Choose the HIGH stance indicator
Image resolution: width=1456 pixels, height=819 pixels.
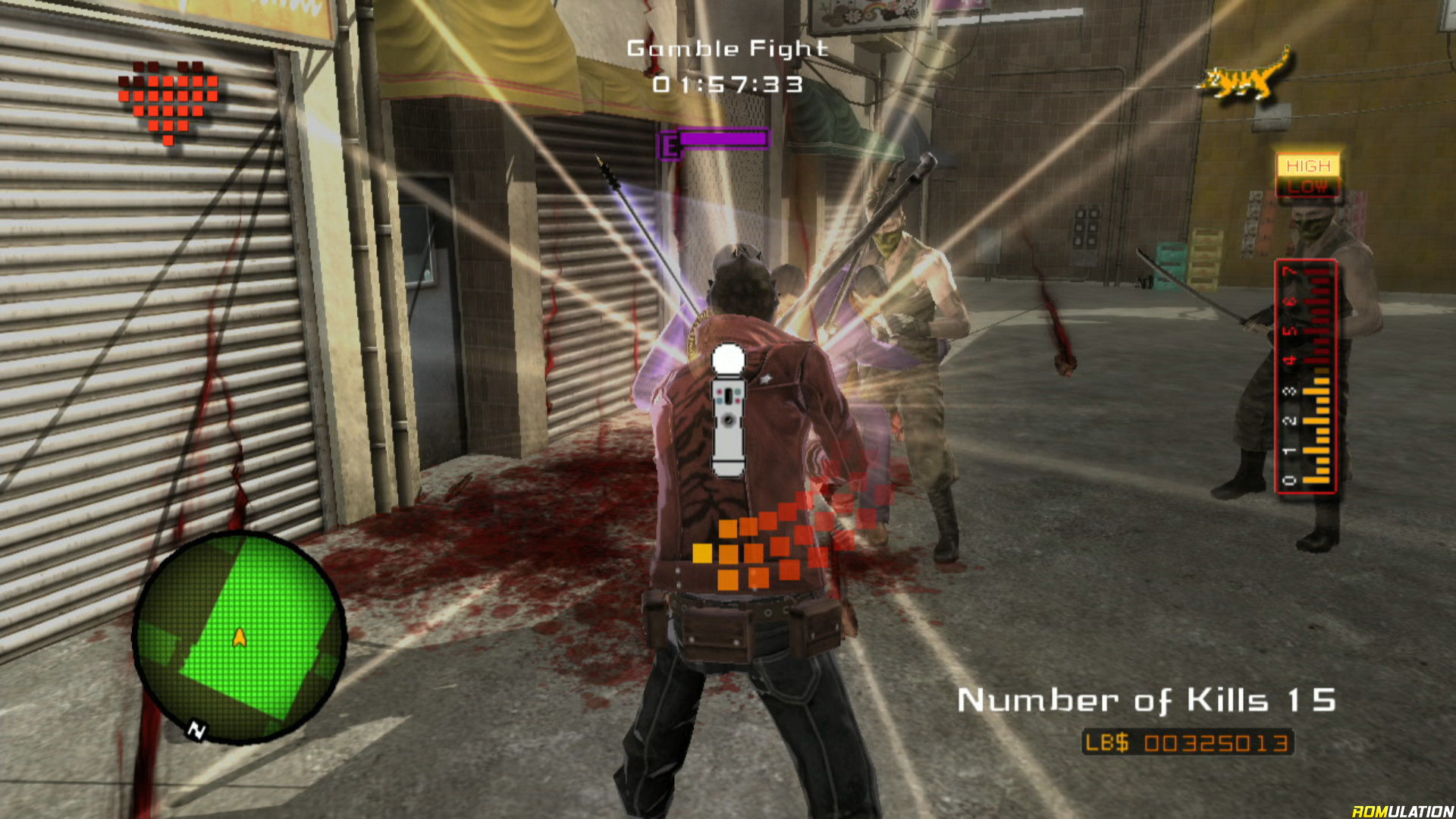pyautogui.click(x=1308, y=165)
